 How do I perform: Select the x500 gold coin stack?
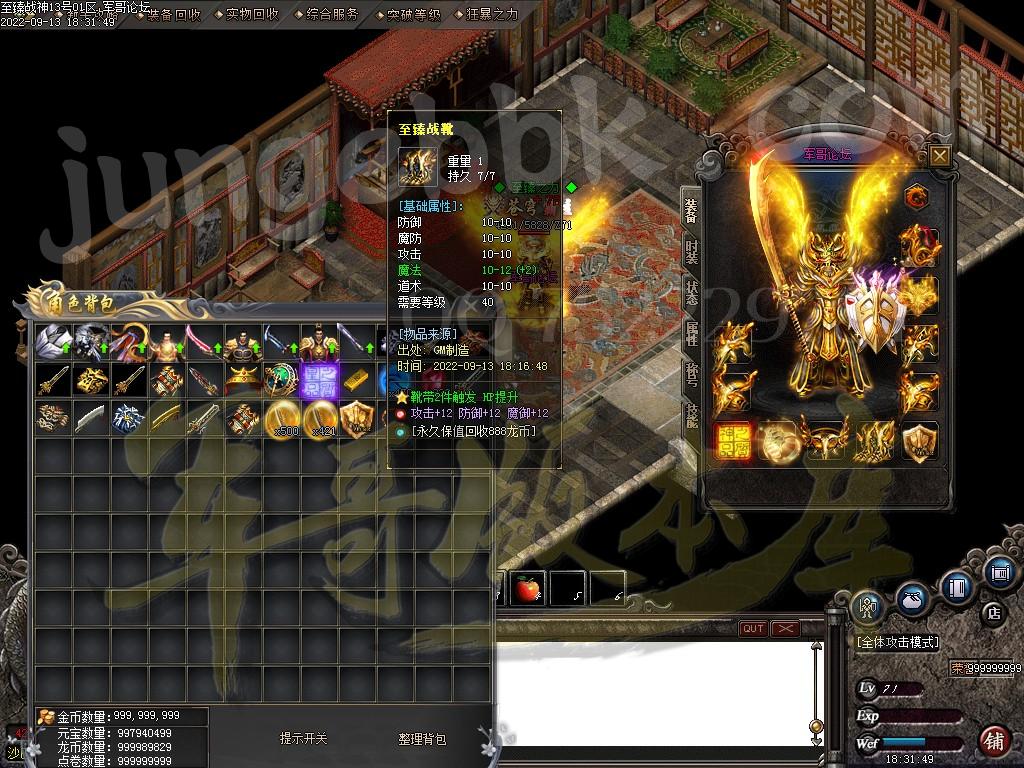(x=284, y=418)
